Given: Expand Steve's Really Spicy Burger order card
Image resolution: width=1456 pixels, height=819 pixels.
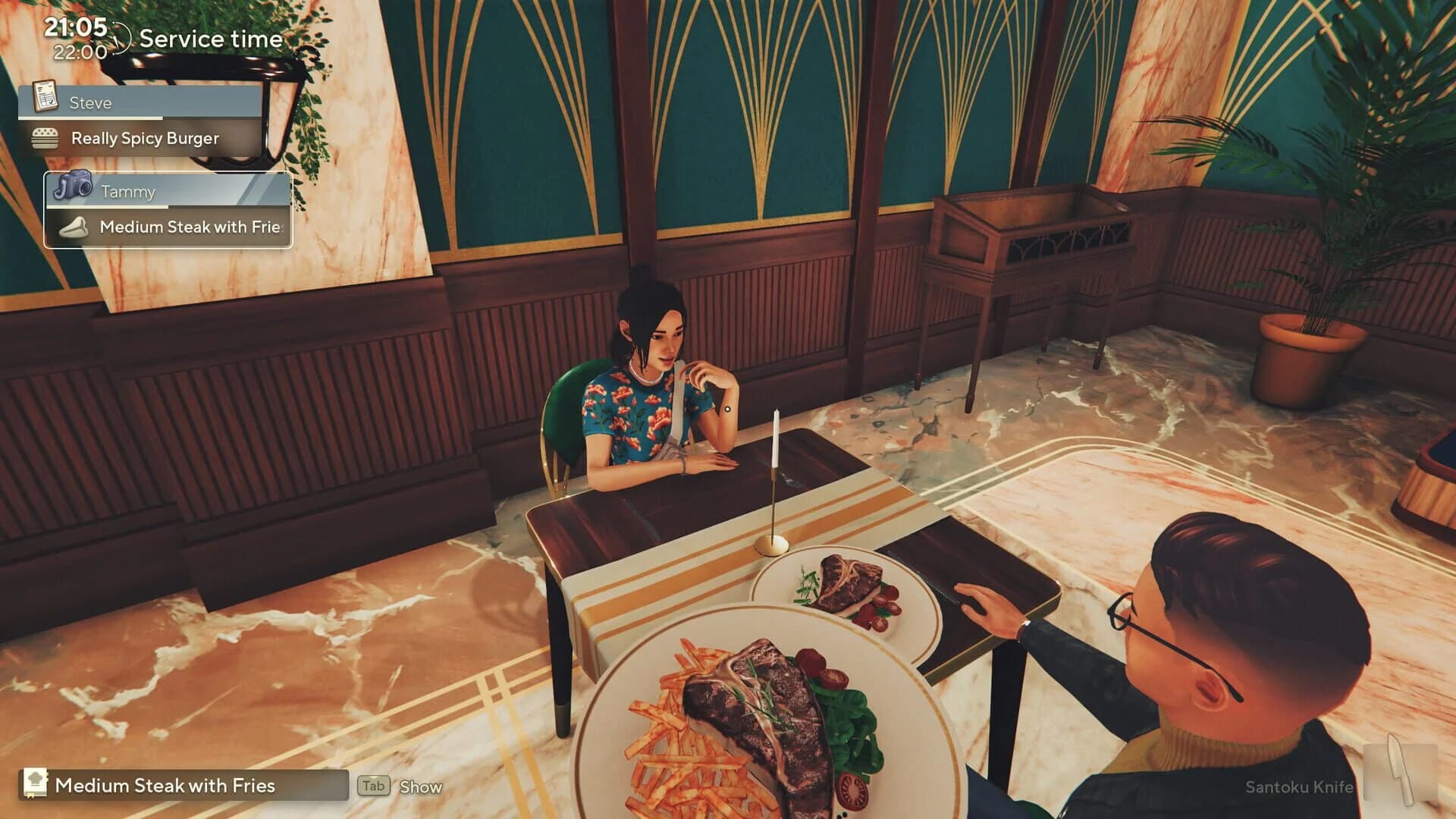Looking at the screenshot, I should coord(144,138).
